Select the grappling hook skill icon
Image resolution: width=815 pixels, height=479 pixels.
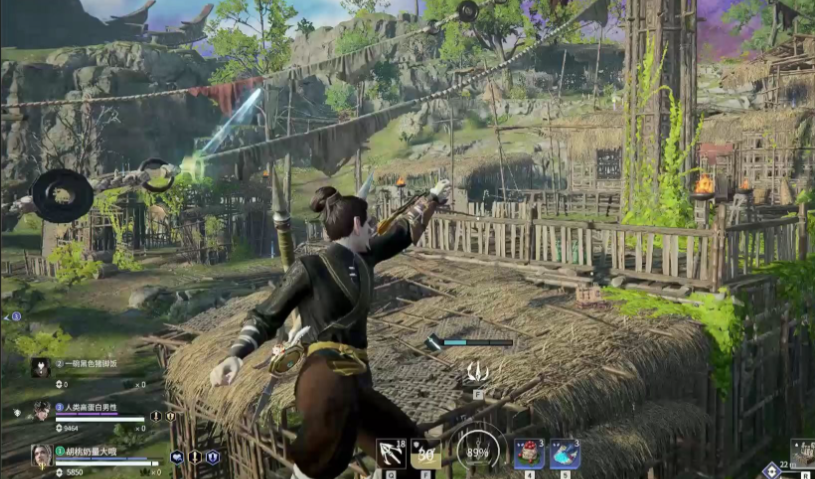[x=391, y=453]
